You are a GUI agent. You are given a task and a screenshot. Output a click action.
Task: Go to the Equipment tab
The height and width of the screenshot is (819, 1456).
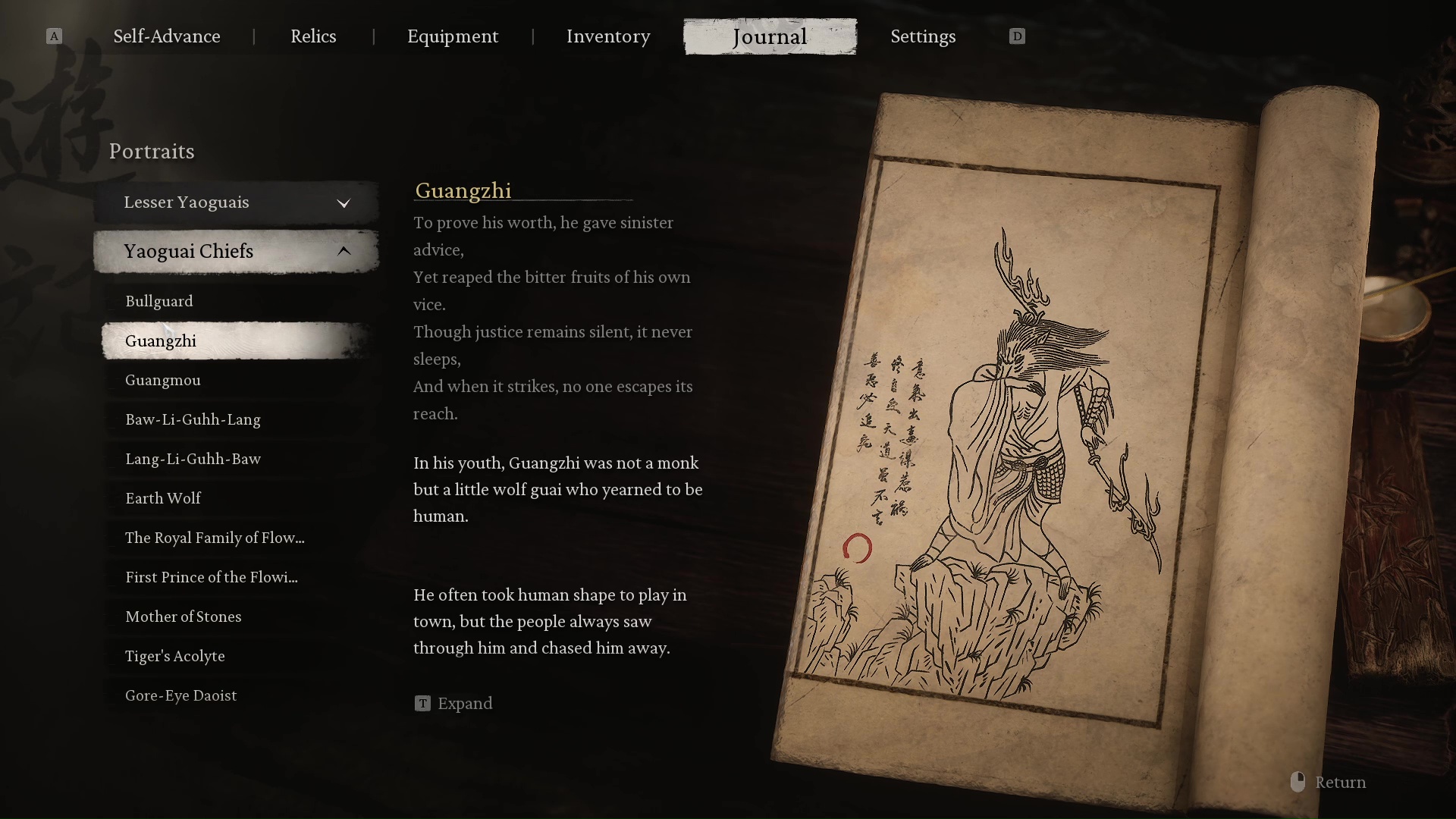click(x=453, y=36)
